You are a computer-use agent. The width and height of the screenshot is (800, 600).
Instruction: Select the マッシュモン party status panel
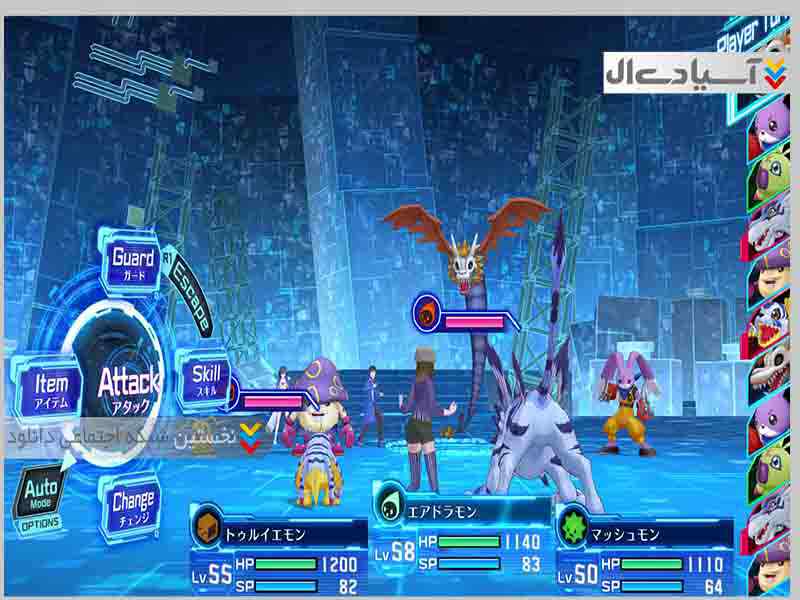[646, 550]
